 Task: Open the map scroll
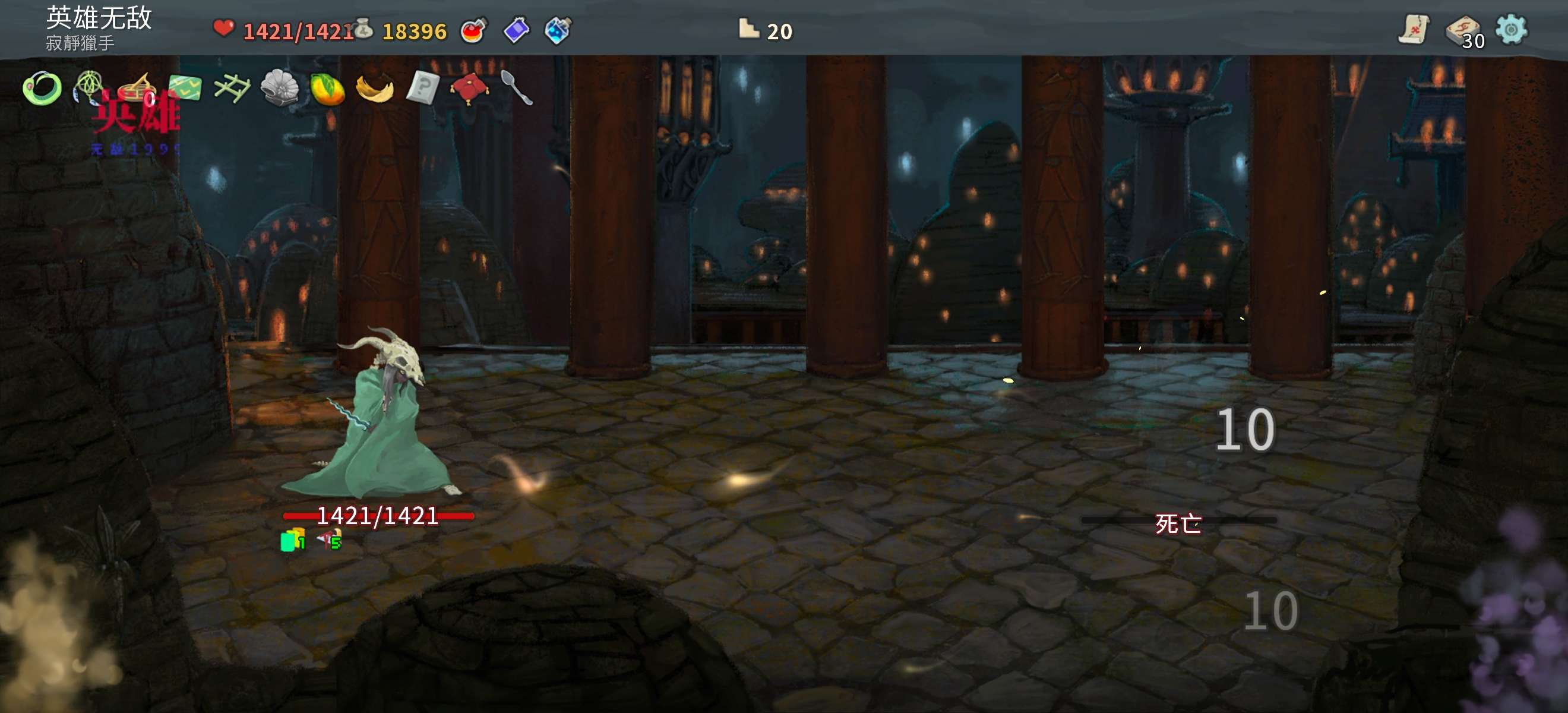coord(1414,29)
